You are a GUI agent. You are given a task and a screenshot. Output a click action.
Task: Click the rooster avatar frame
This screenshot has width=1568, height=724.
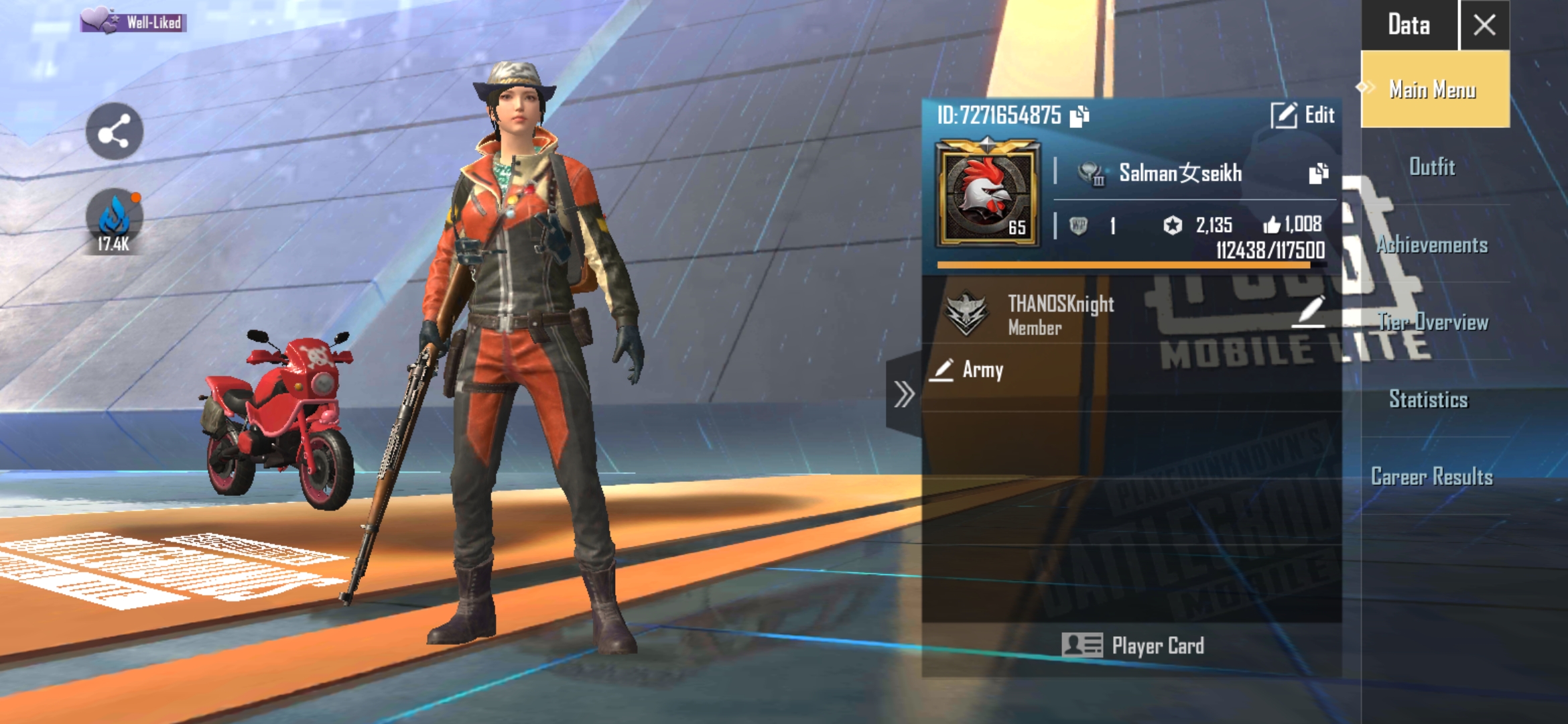(988, 194)
